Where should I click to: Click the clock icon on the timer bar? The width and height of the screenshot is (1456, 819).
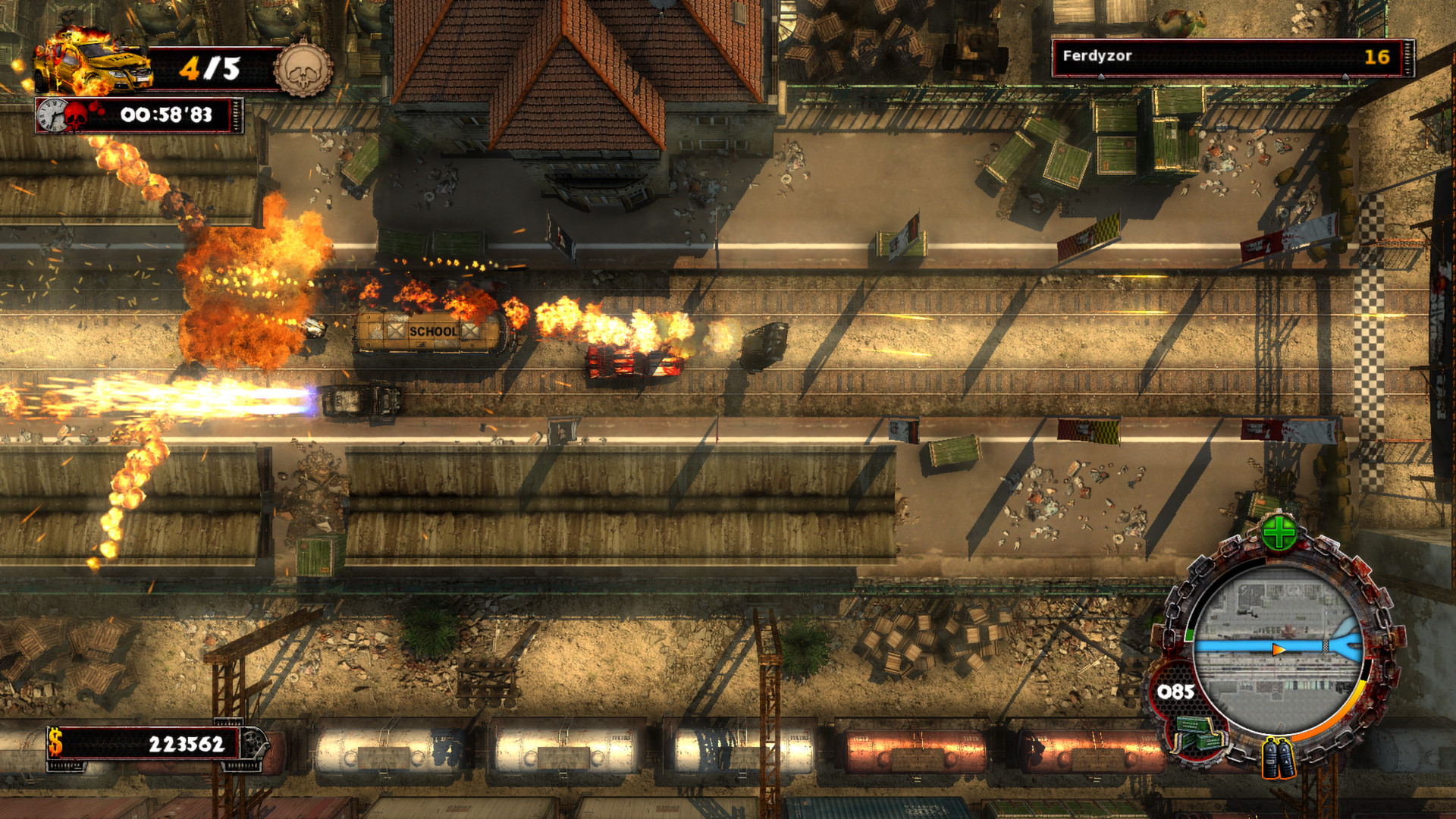coord(52,114)
